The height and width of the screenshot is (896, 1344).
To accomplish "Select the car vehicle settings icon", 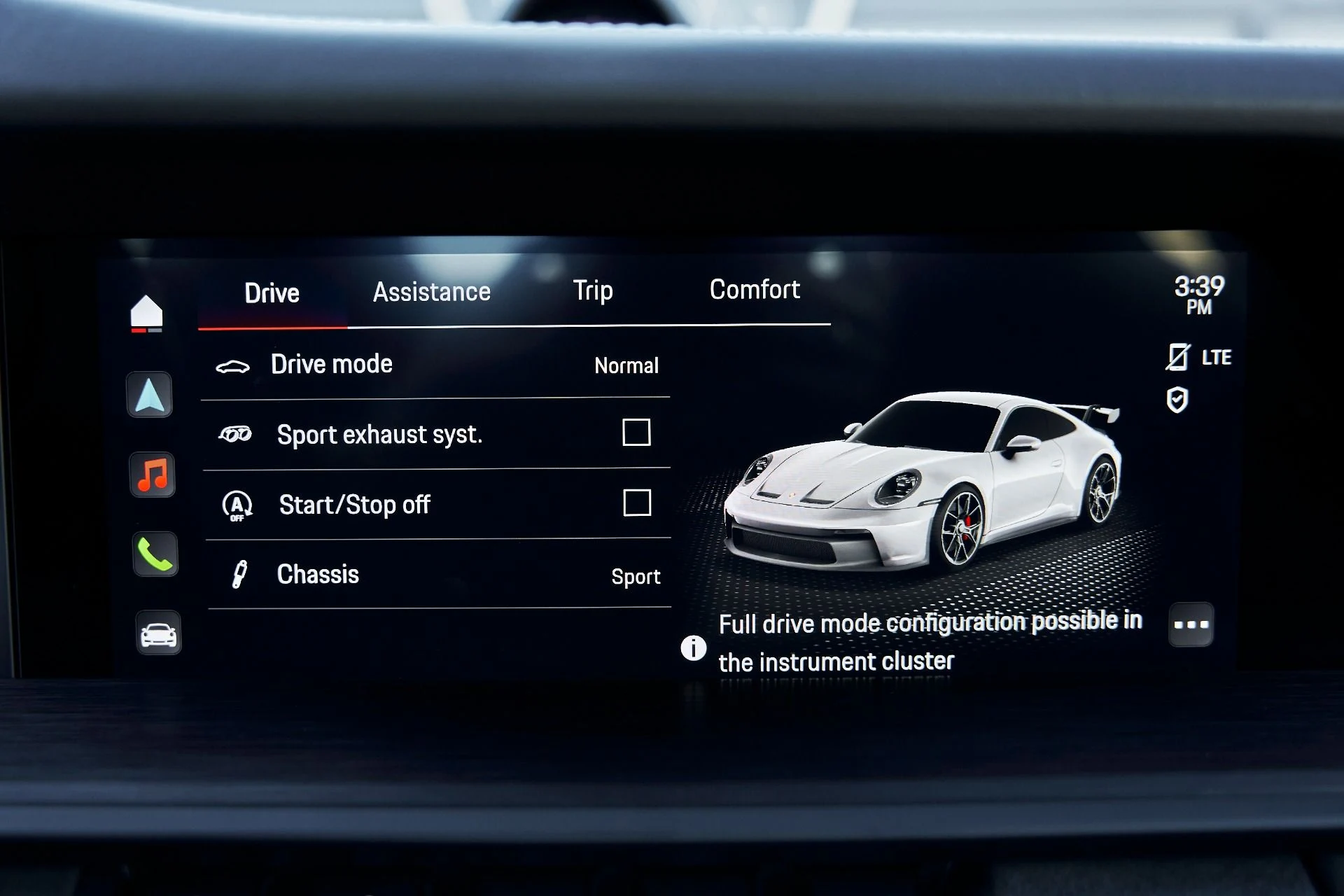I will [158, 633].
